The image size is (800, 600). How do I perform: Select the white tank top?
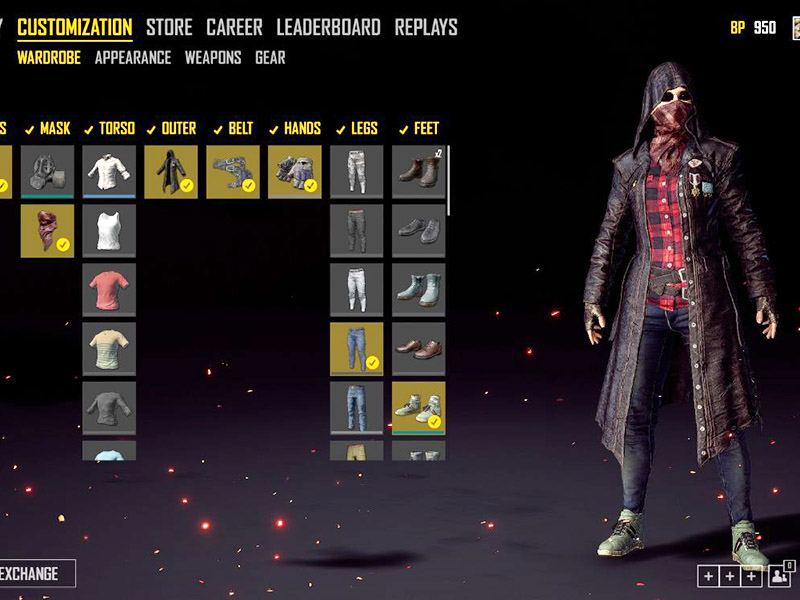(x=109, y=231)
